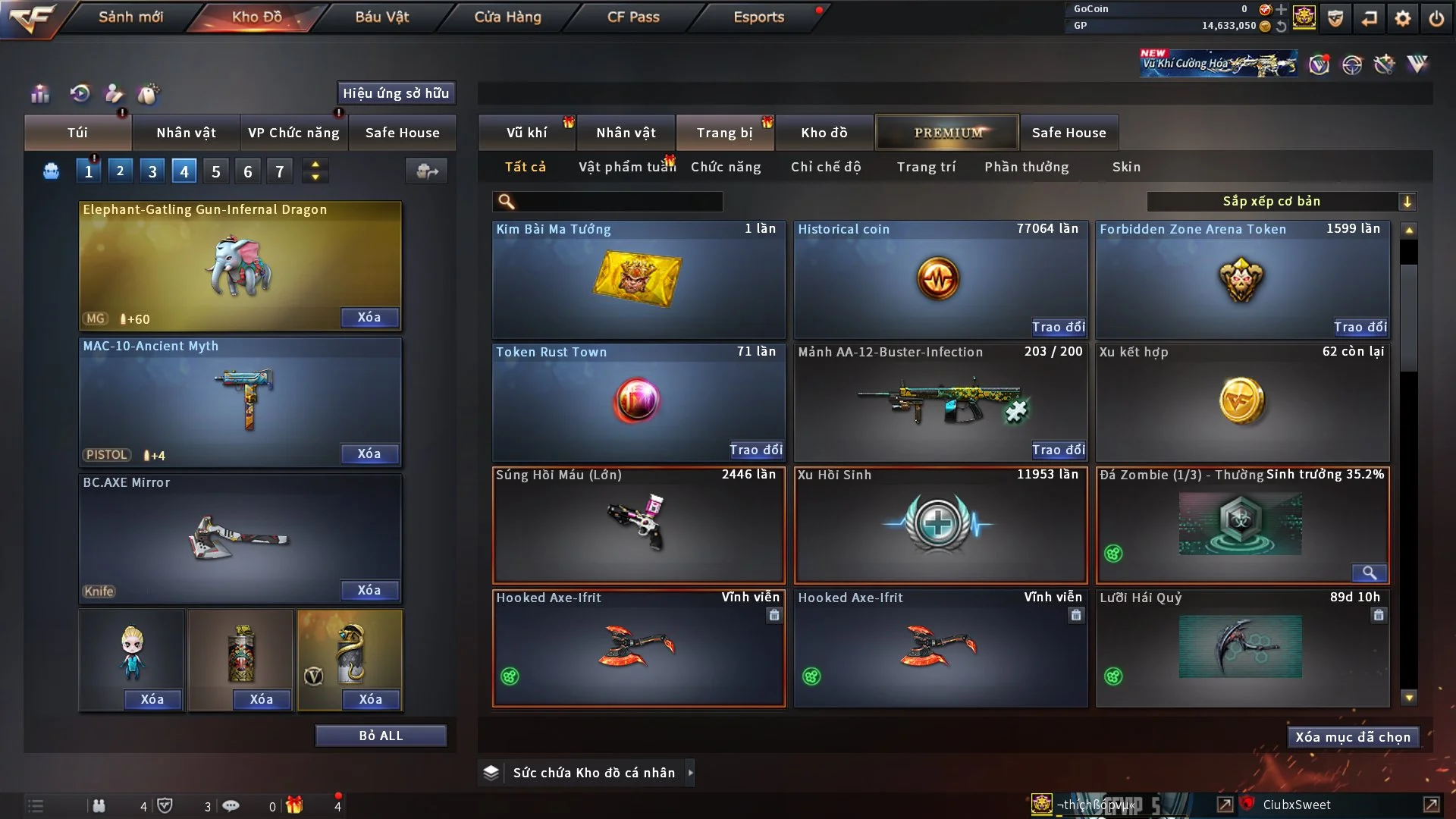Open the Hiệu ứng sở hữu panel
This screenshot has height=819, width=1456.
click(x=396, y=93)
